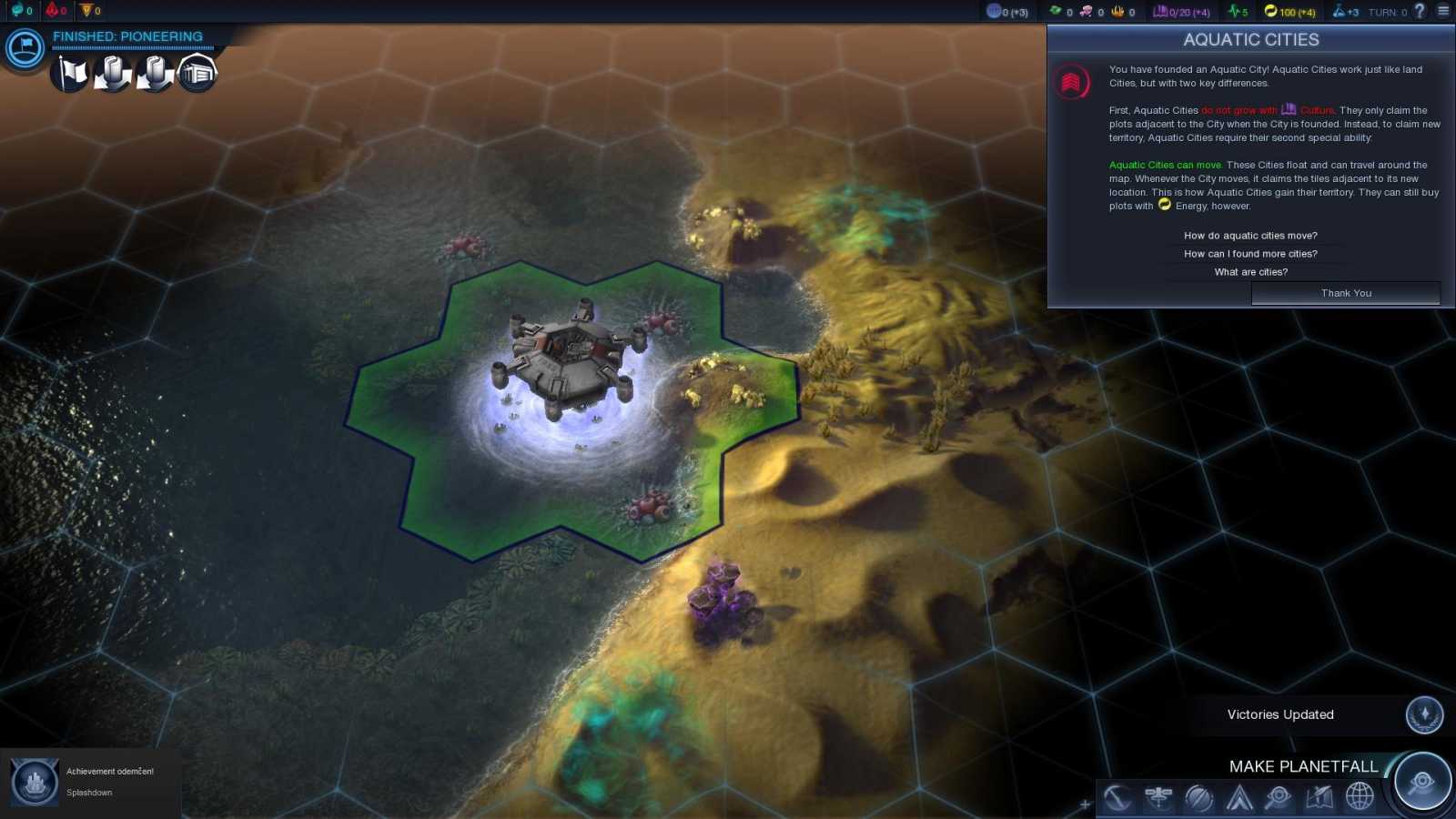Click the yellow energy counter showing 100
Screen dimensions: 1456x819
point(1285,12)
